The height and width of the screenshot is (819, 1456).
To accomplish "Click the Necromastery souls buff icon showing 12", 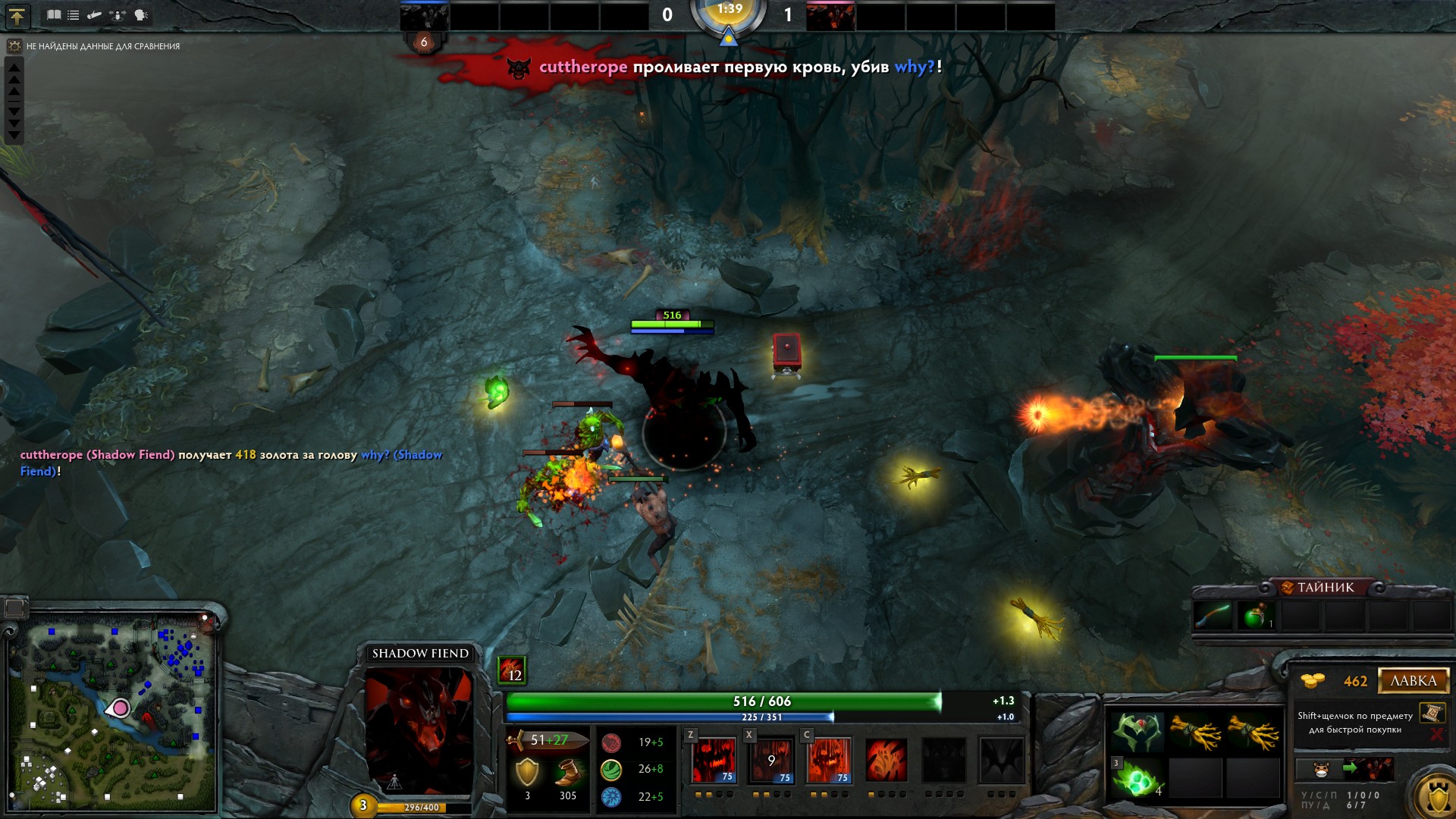I will [512, 670].
